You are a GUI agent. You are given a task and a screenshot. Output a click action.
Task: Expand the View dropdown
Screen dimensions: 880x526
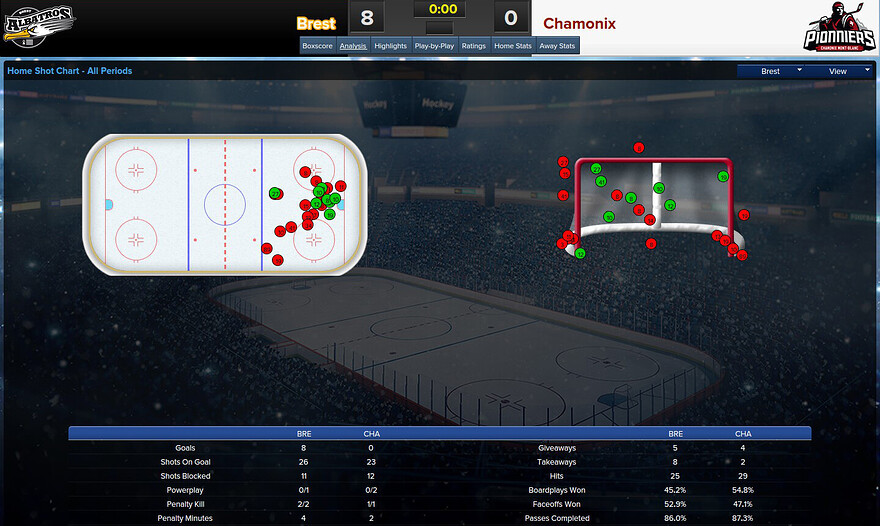(840, 71)
